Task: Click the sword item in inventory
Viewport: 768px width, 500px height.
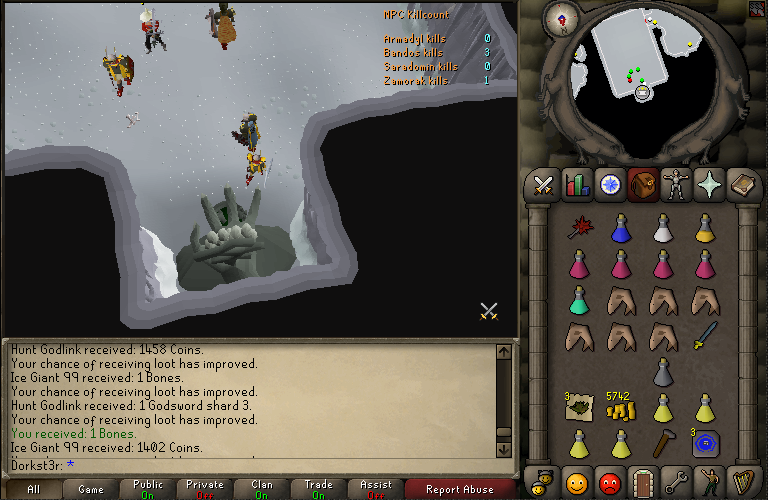Action: click(706, 334)
